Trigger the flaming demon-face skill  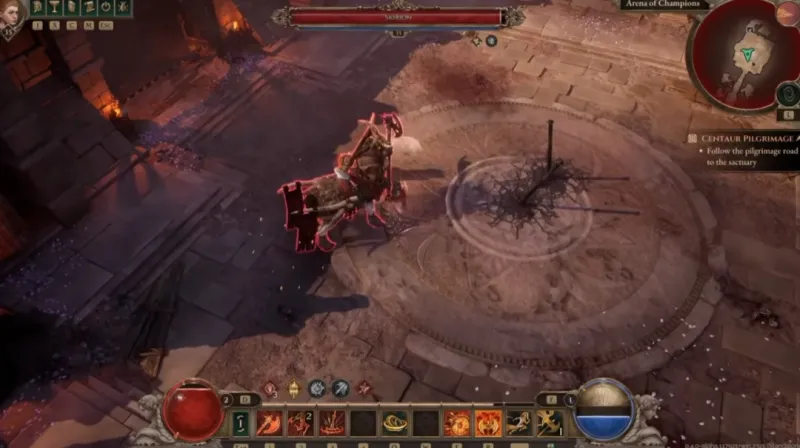pyautogui.click(x=488, y=423)
